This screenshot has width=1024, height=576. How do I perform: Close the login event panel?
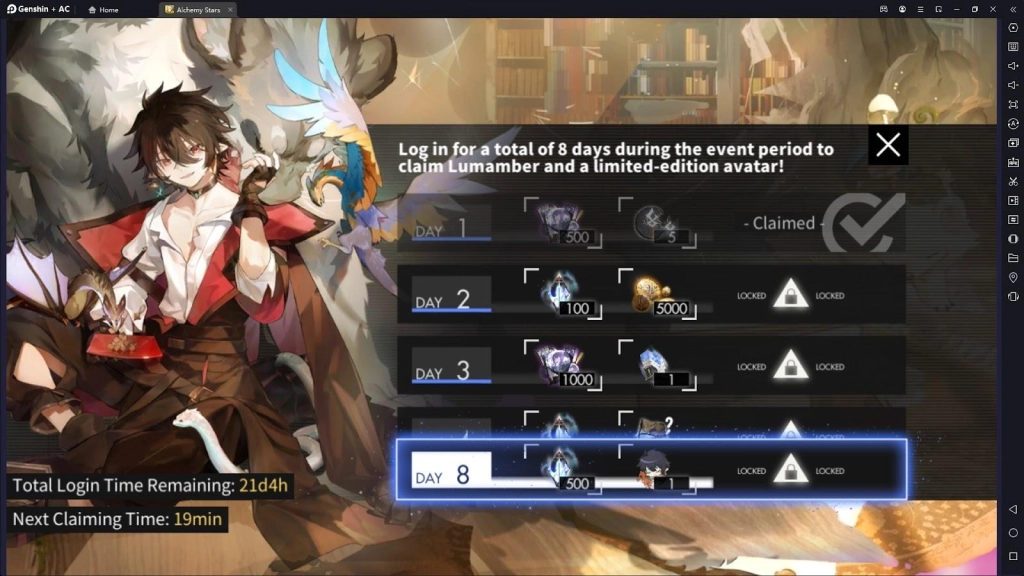[888, 146]
